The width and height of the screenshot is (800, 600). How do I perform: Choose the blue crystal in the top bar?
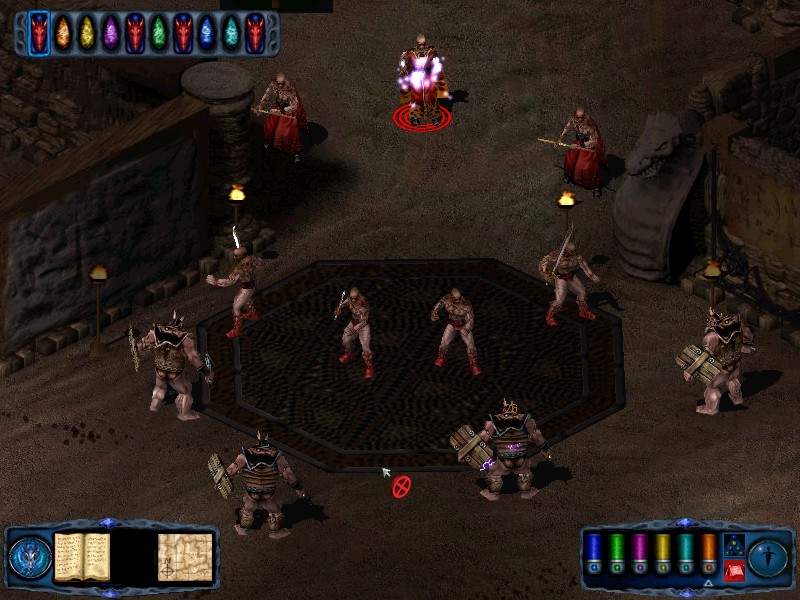point(207,33)
